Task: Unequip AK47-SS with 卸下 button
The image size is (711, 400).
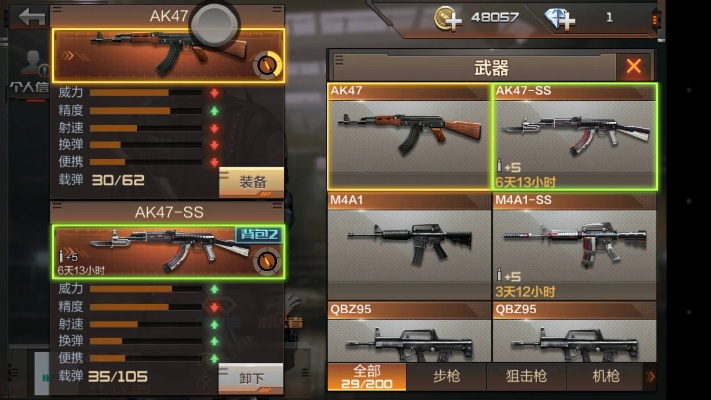Action: (x=252, y=378)
